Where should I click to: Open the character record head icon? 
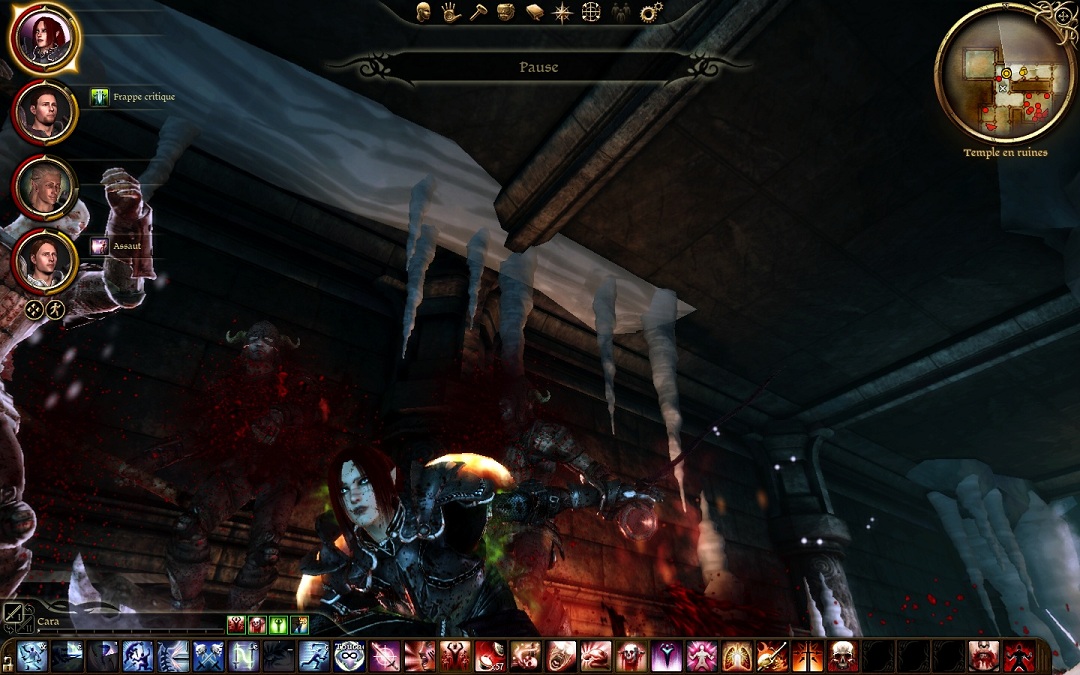pos(424,12)
